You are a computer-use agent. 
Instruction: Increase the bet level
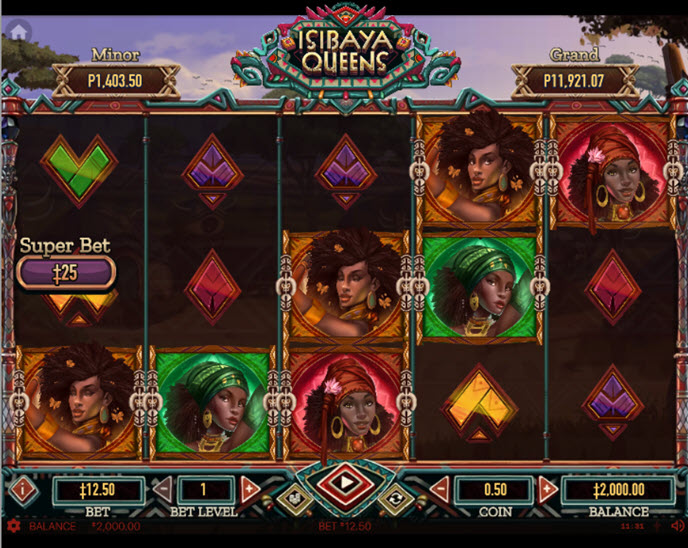tap(250, 489)
